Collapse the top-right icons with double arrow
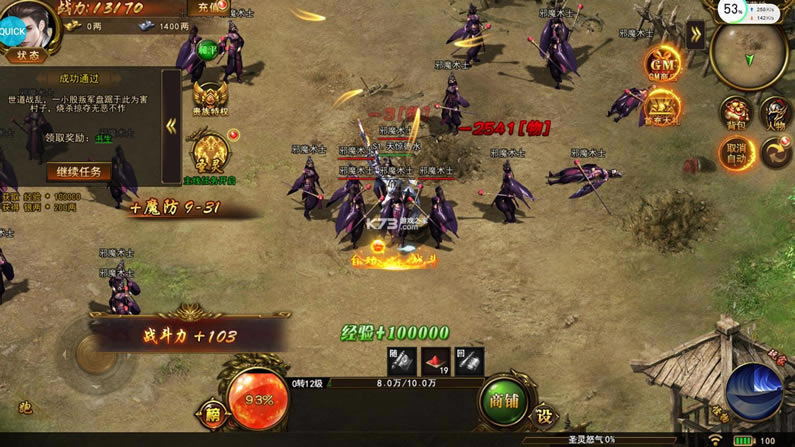Image resolution: width=795 pixels, height=447 pixels. tap(695, 32)
